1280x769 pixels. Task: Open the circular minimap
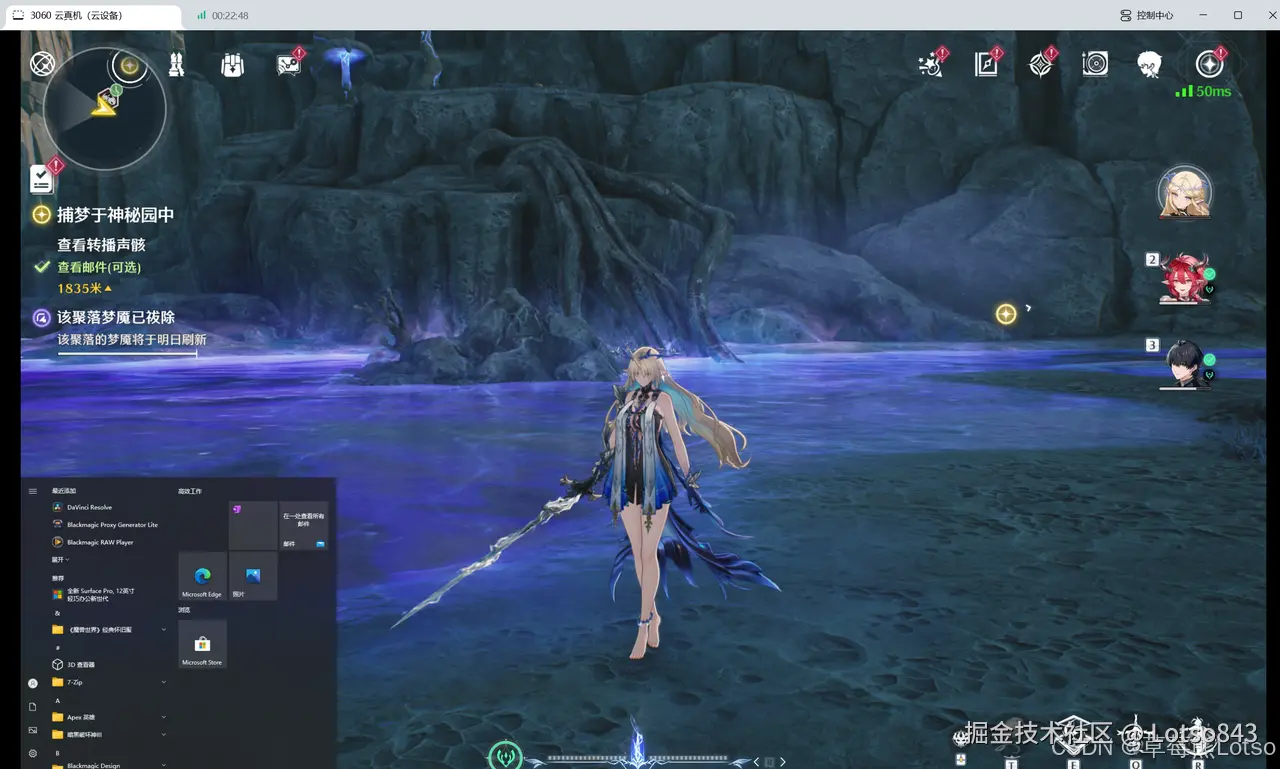click(x=104, y=108)
